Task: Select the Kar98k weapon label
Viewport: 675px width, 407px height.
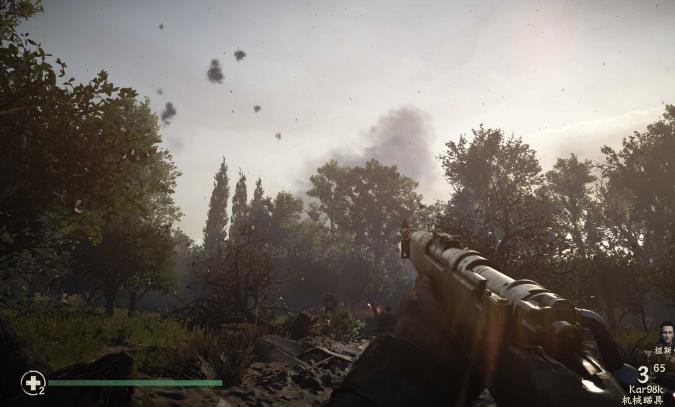Action: click(x=644, y=388)
